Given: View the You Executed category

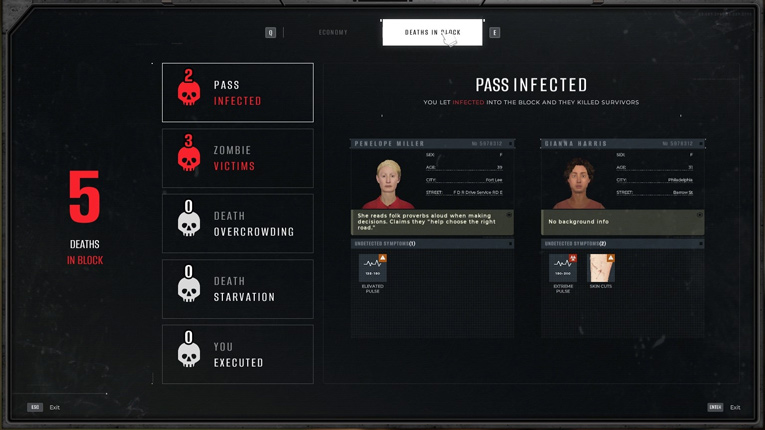Looking at the screenshot, I should pos(237,355).
